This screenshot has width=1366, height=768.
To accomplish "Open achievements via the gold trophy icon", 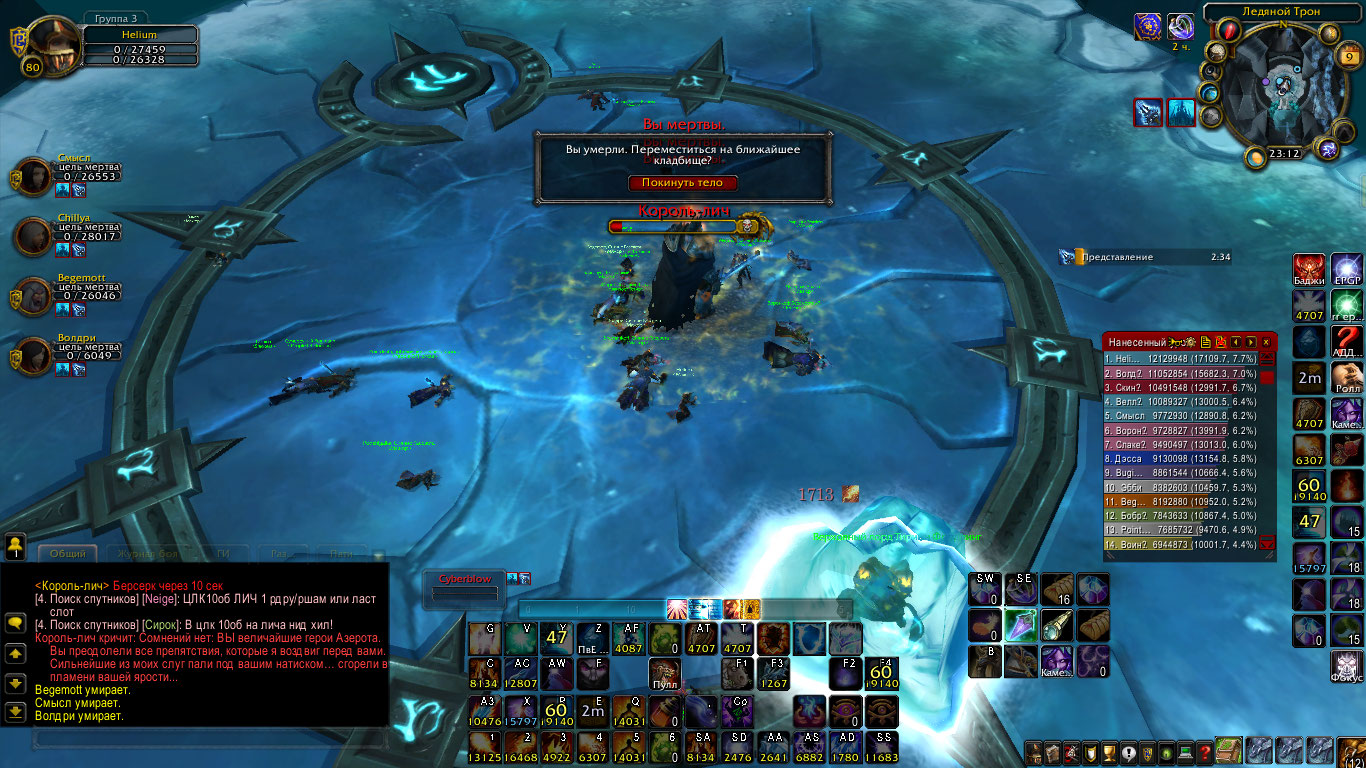I will [x=1108, y=753].
